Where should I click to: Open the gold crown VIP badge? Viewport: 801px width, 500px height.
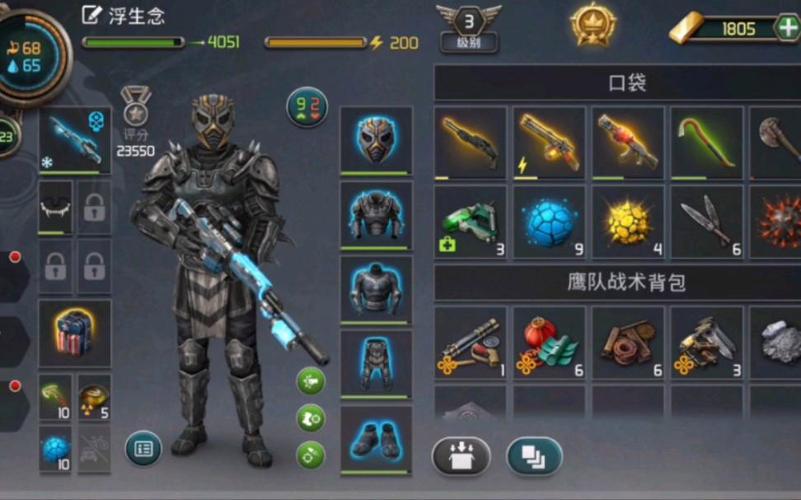pos(593,24)
